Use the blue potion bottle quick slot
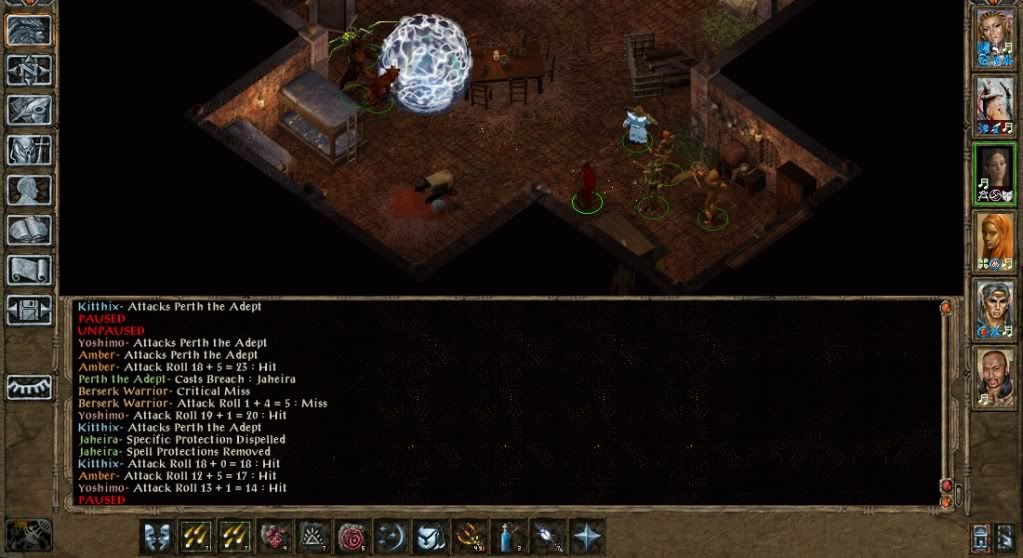 [509, 536]
